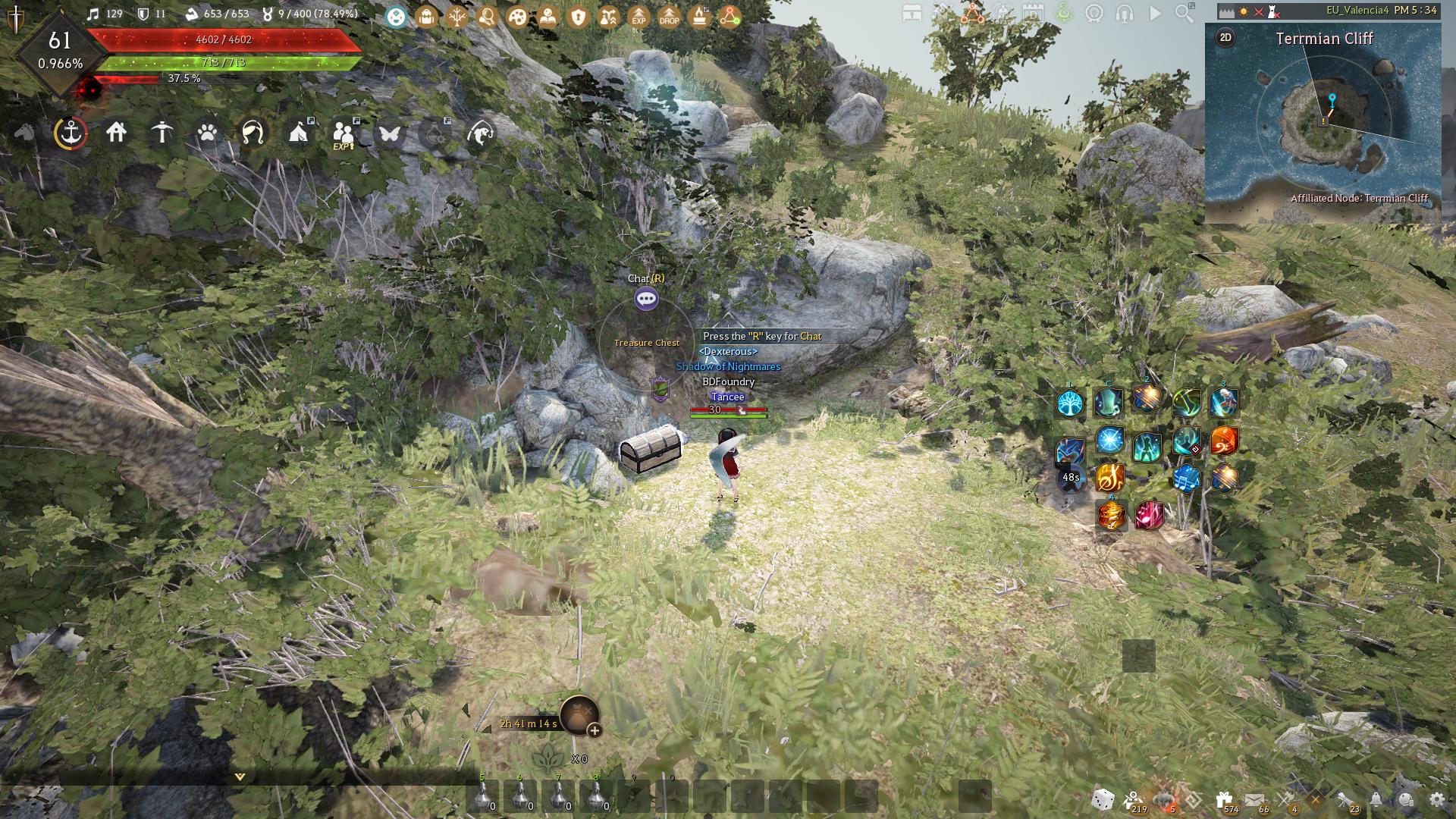Toggle the headset voice chat icon
Image resolution: width=1456 pixels, height=819 pixels.
click(1125, 13)
